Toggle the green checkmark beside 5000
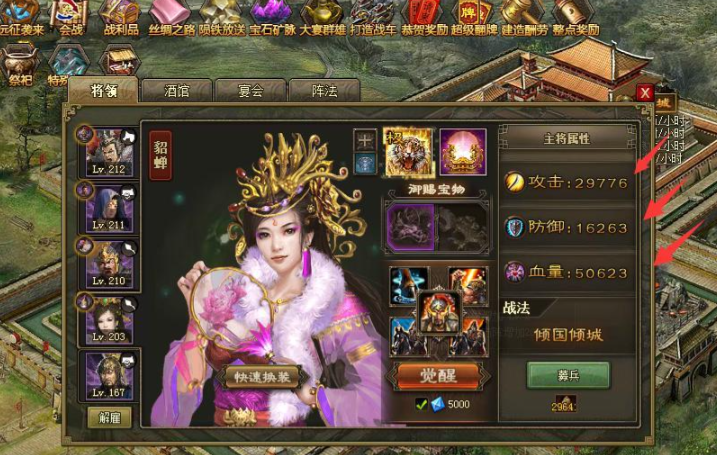 pyautogui.click(x=422, y=405)
